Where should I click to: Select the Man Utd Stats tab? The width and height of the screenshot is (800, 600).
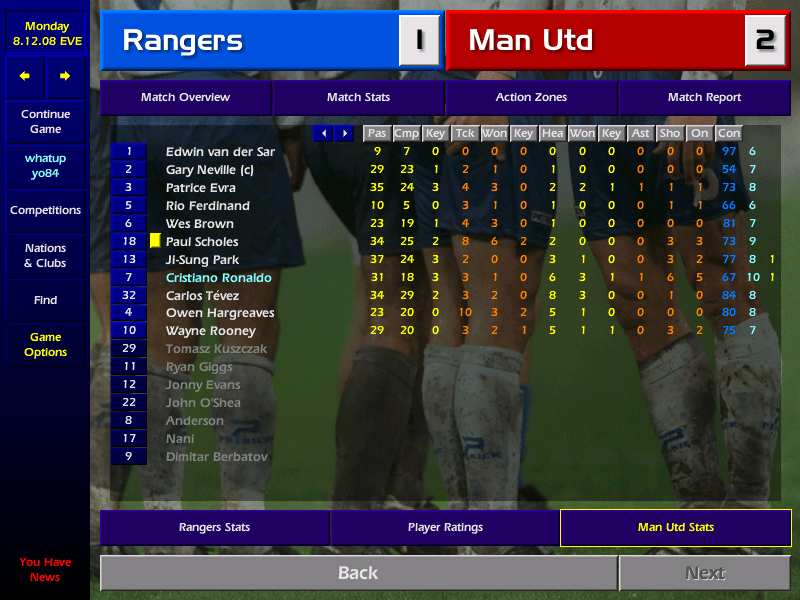(x=676, y=527)
